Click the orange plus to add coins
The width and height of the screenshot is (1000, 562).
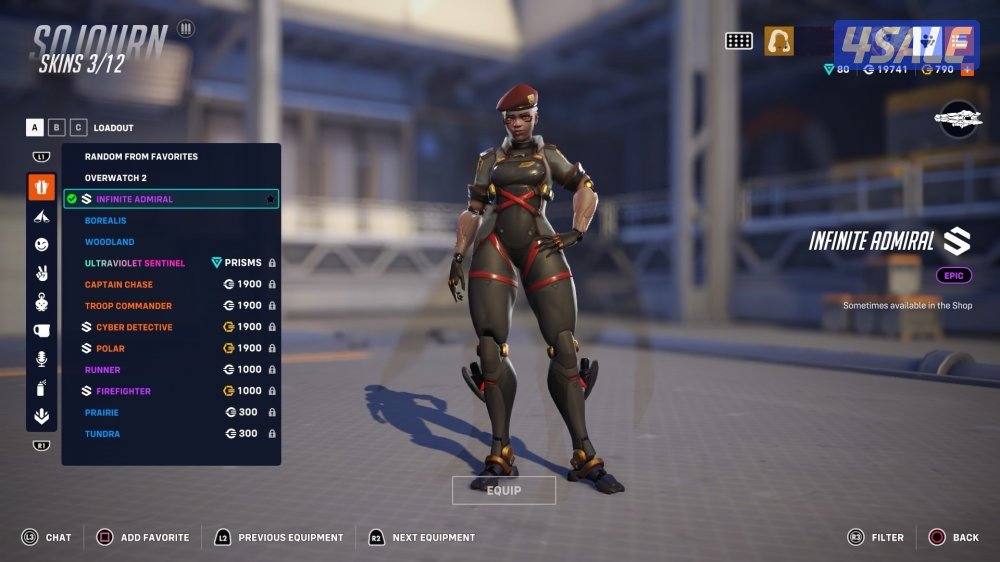pyautogui.click(x=966, y=70)
